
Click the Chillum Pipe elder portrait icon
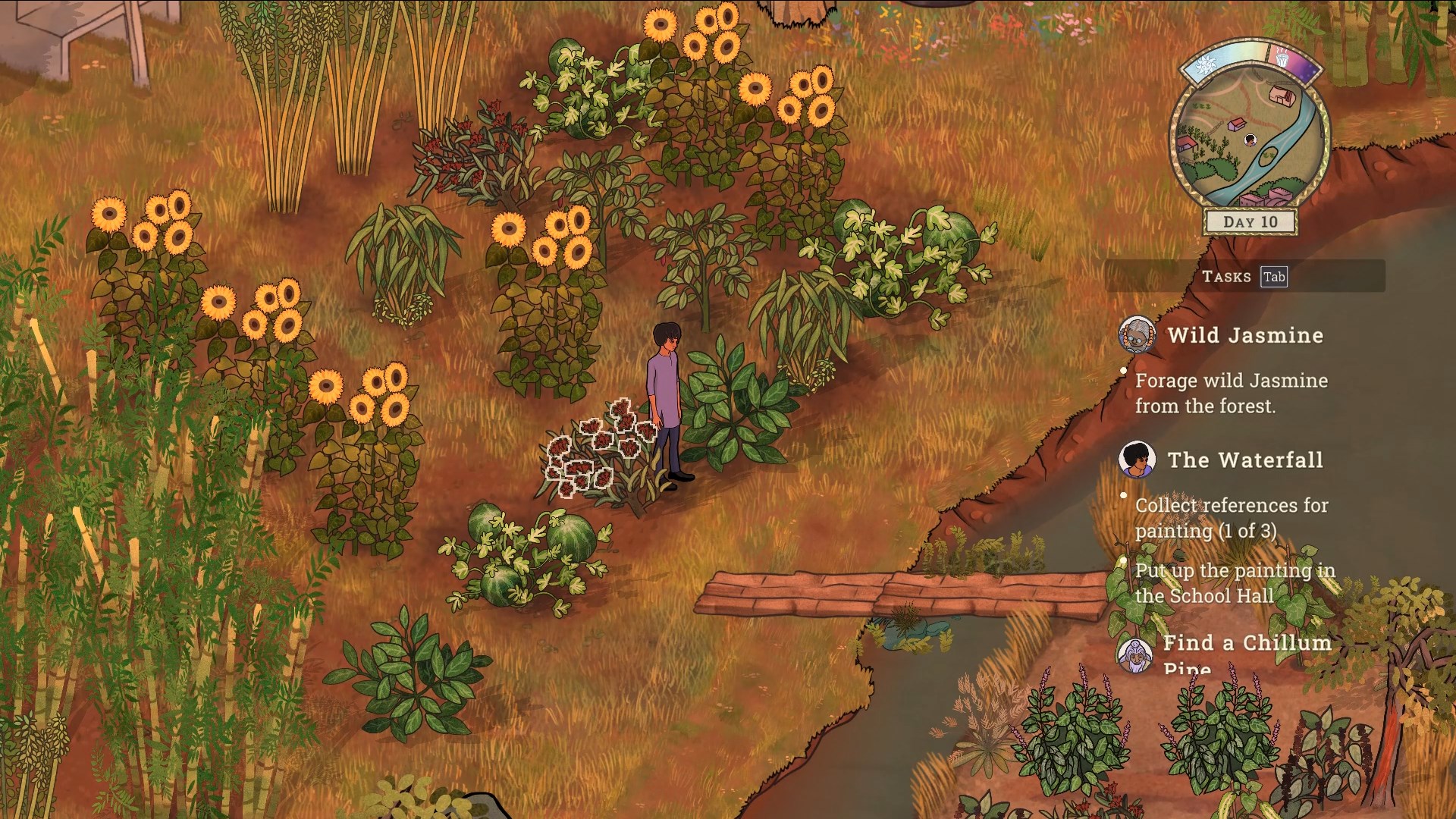coord(1136,654)
